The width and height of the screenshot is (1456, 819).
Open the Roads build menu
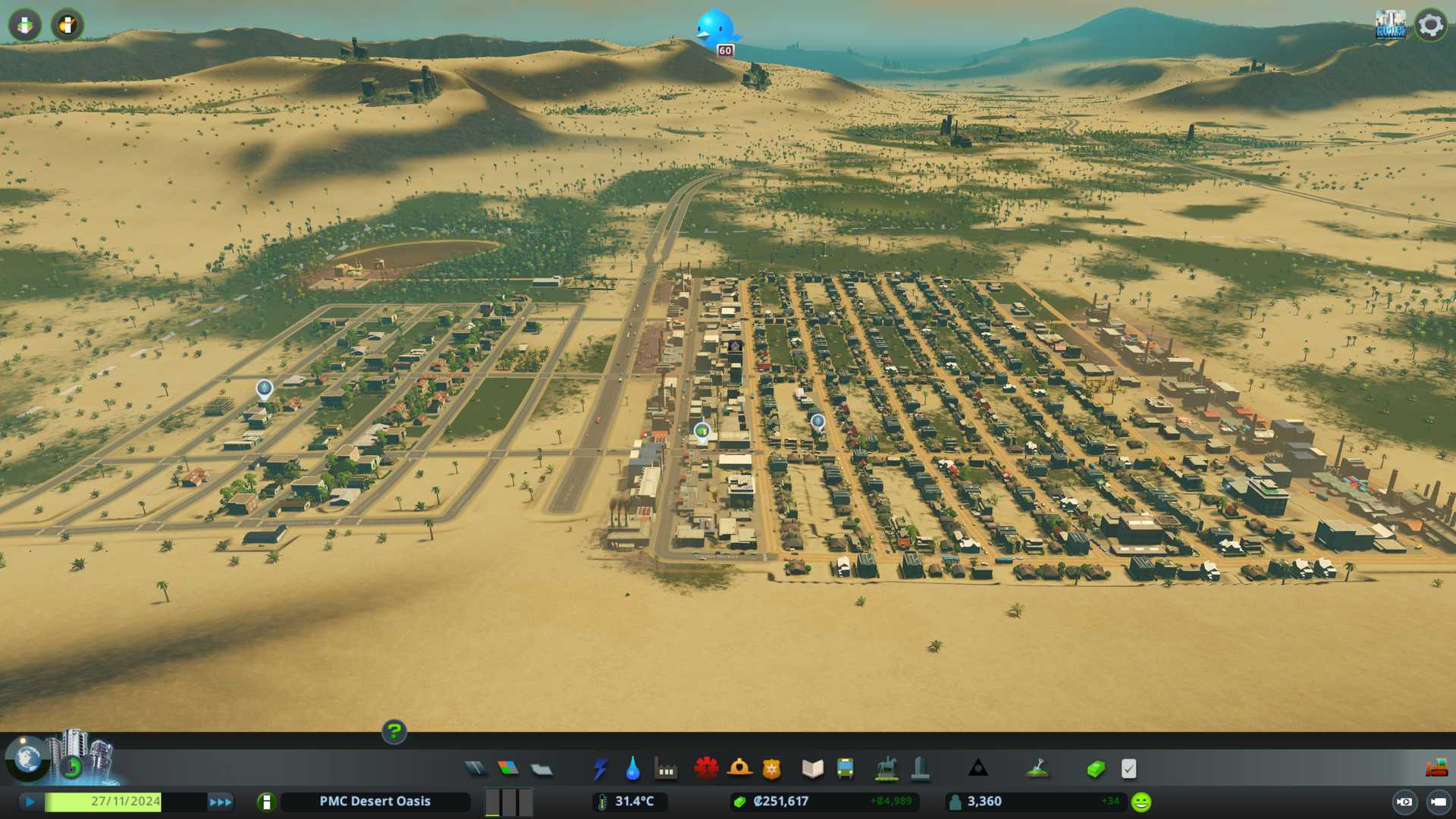point(475,769)
